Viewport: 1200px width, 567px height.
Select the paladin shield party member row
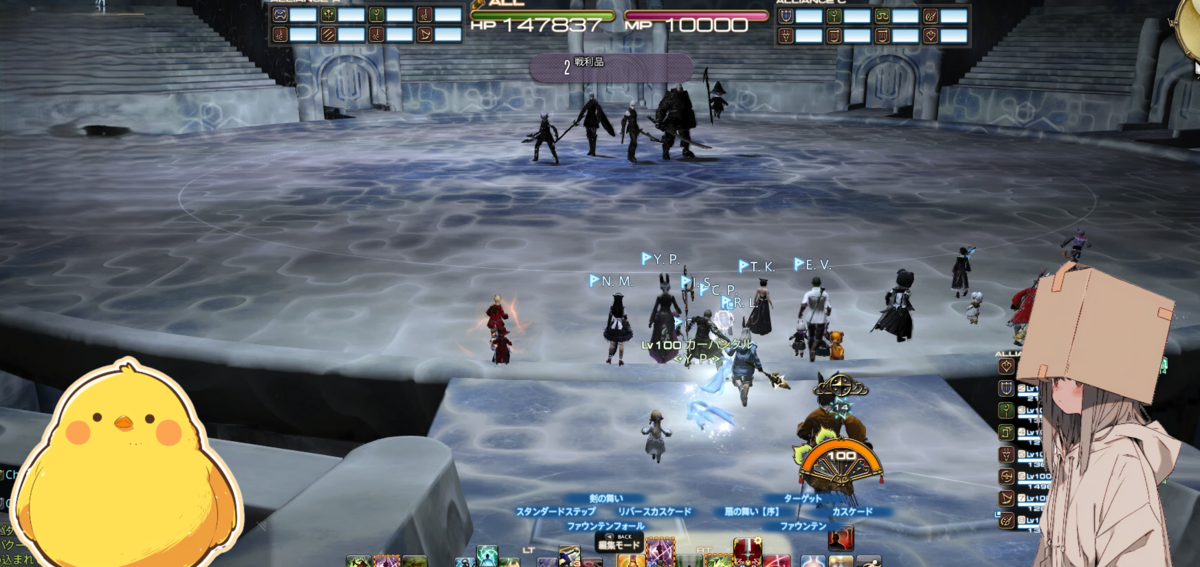point(1006,388)
